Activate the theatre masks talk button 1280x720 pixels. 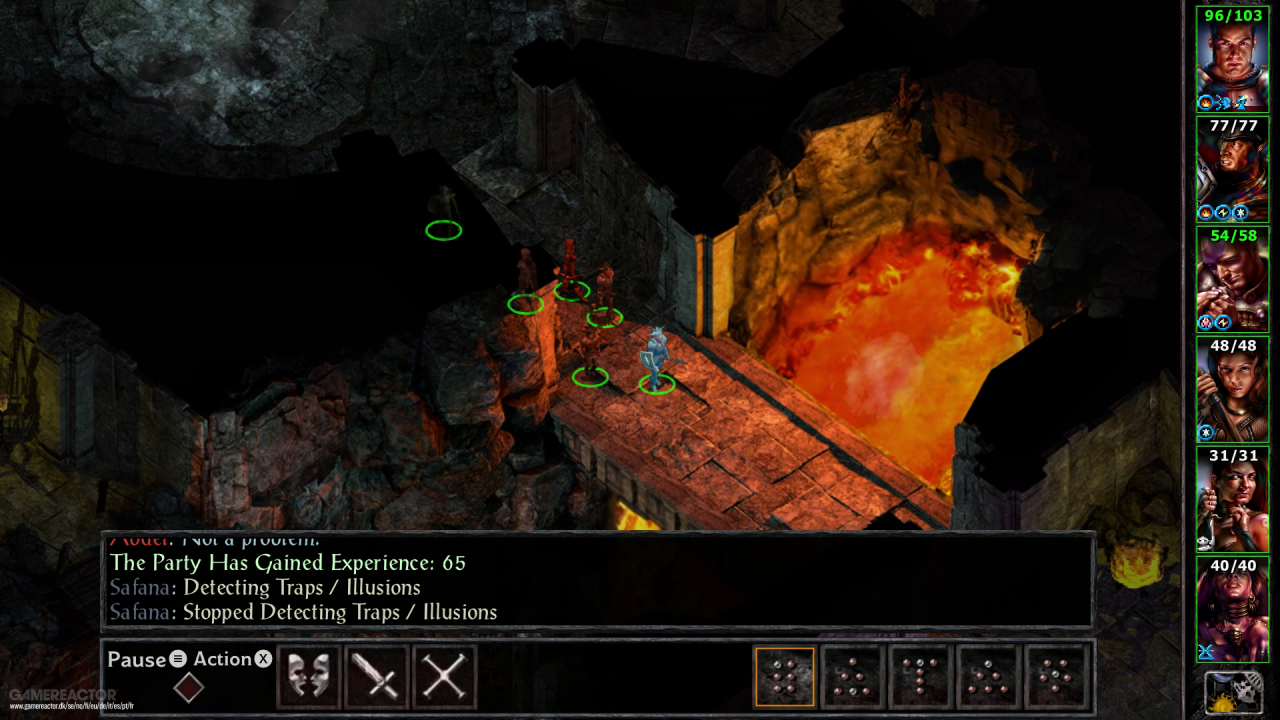pos(309,677)
